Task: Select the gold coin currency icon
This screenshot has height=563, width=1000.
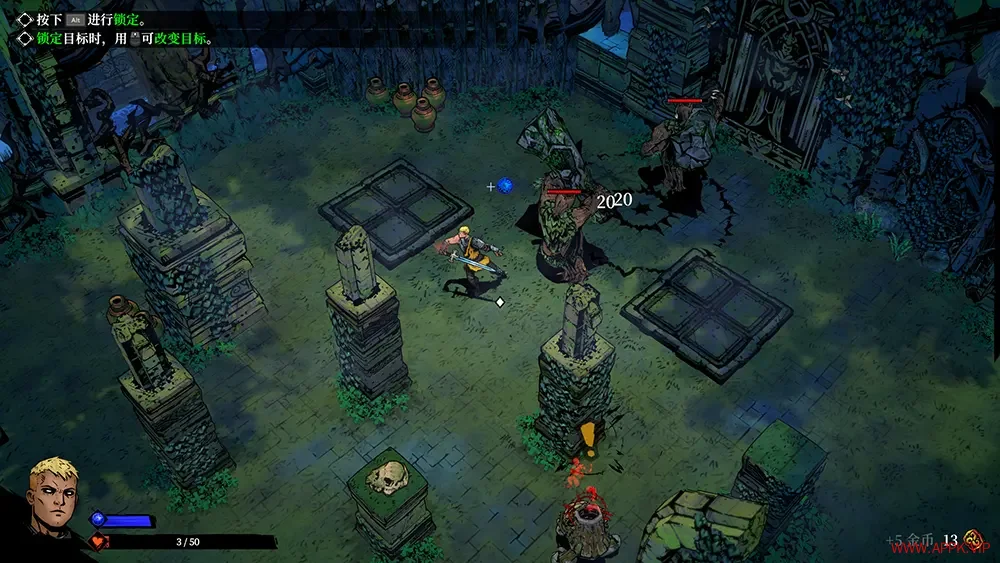Action: (x=971, y=538)
